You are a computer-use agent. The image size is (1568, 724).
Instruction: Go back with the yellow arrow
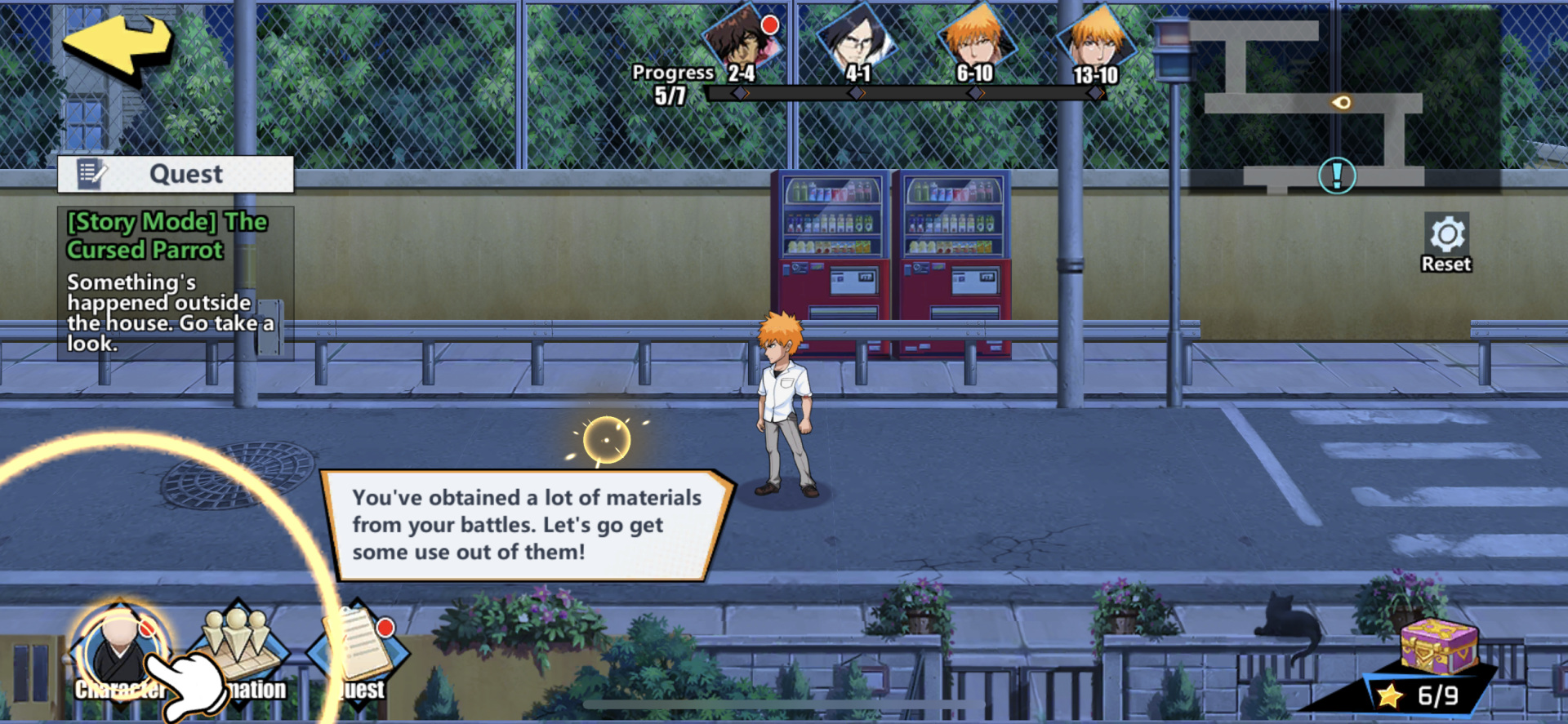pyautogui.click(x=117, y=46)
